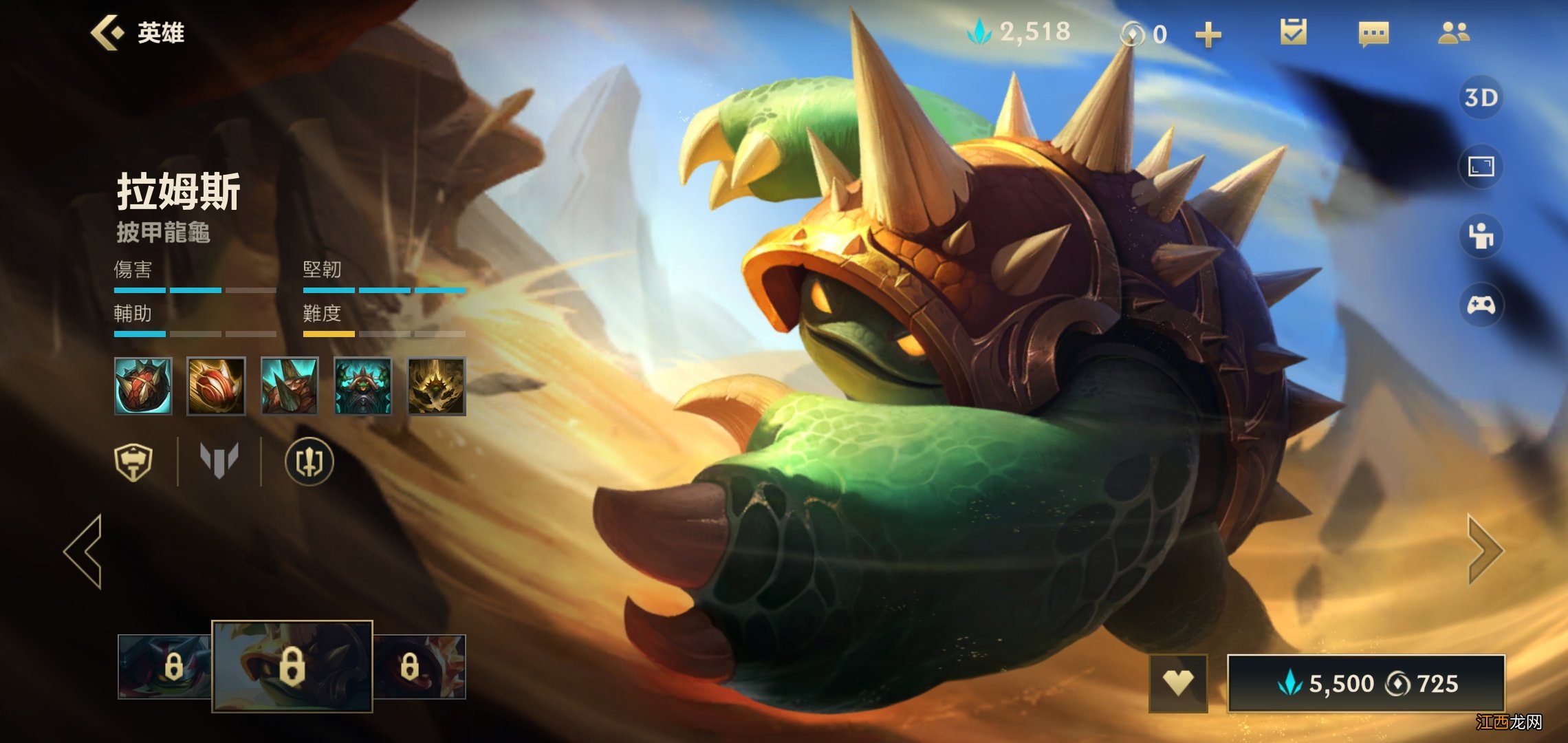Select the red locked skin thumbnail
The height and width of the screenshot is (743, 1568).
[420, 666]
